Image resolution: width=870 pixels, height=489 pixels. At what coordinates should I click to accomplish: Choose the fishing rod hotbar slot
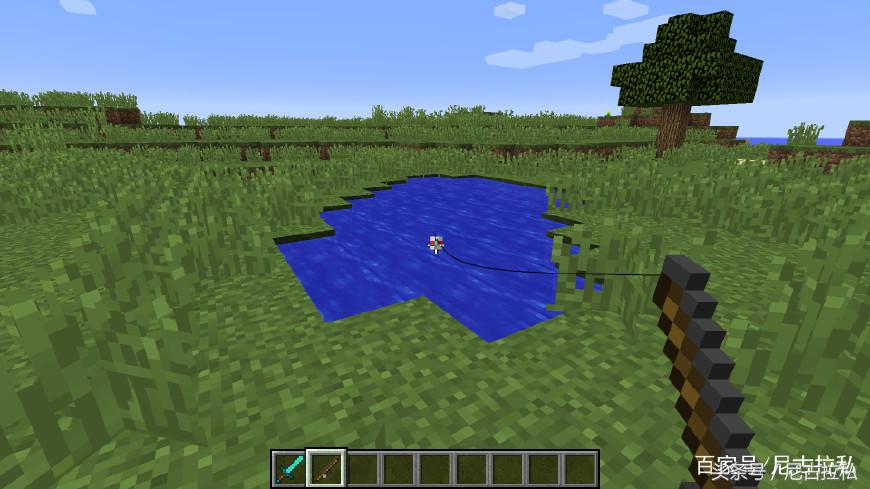pos(326,468)
